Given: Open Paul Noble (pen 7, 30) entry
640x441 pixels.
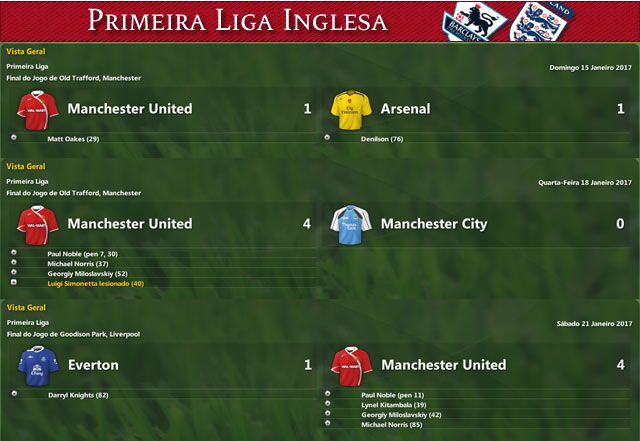Looking at the screenshot, I should [87, 253].
